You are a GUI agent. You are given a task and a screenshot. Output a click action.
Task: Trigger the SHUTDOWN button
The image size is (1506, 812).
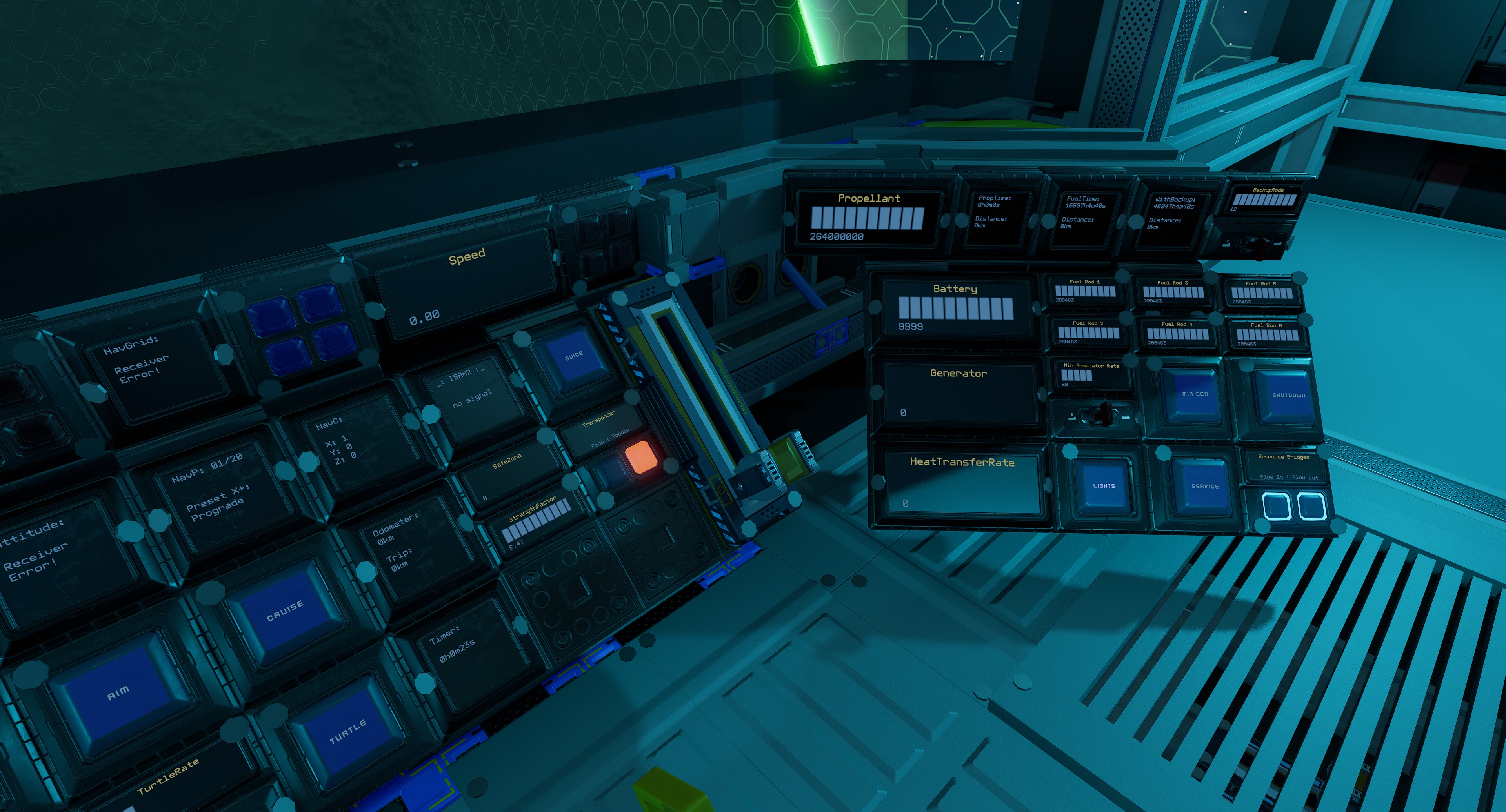tap(1288, 396)
